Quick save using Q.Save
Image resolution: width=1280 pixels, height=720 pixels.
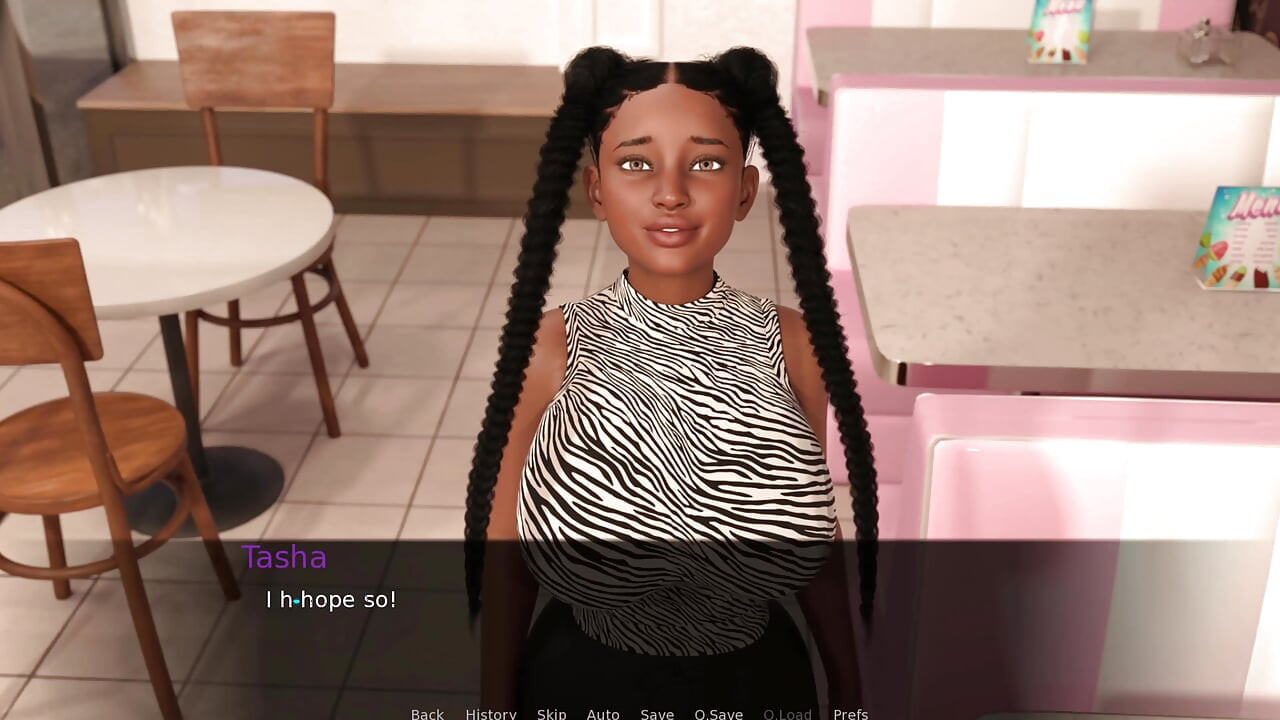click(x=719, y=713)
